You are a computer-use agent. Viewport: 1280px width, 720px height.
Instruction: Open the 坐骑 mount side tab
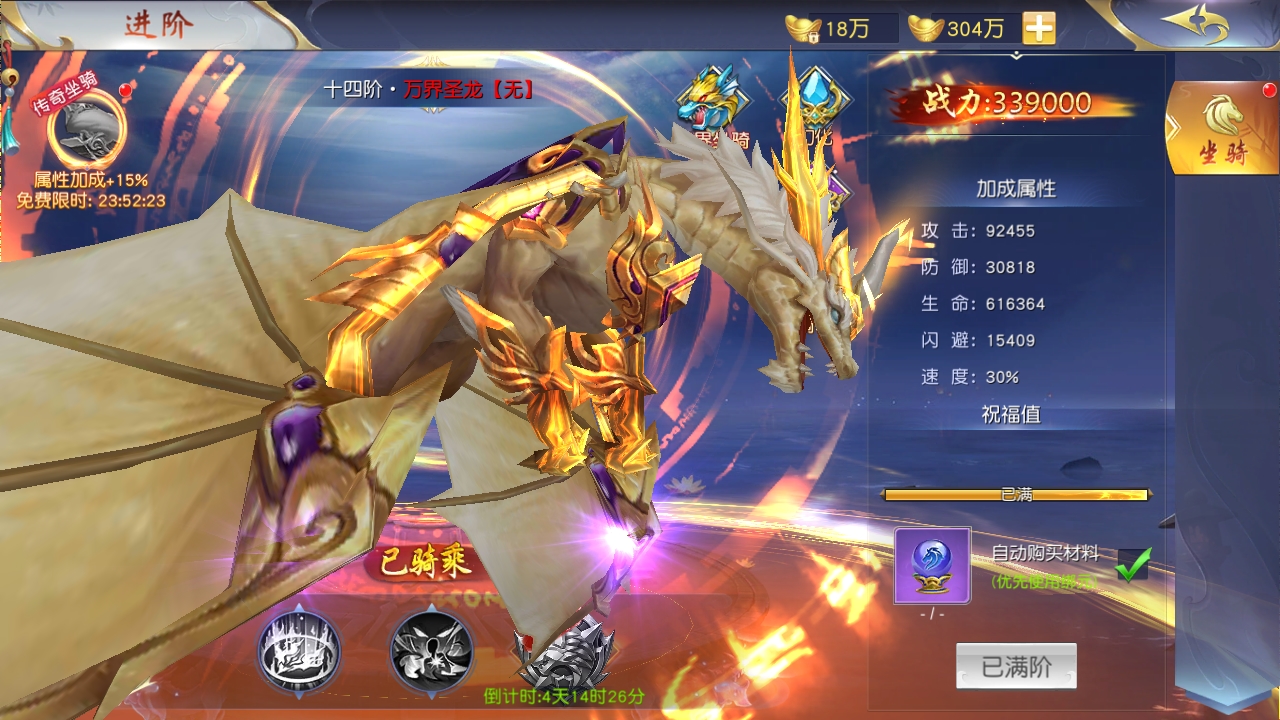1223,130
